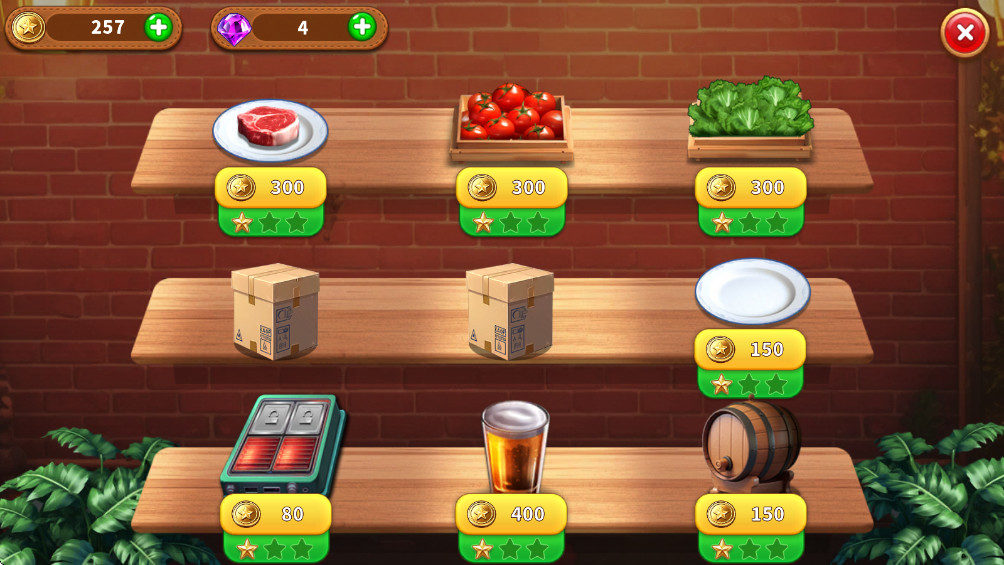Buy the lettuce crate upgrade for 300 coins
This screenshot has width=1004, height=565.
coord(750,188)
